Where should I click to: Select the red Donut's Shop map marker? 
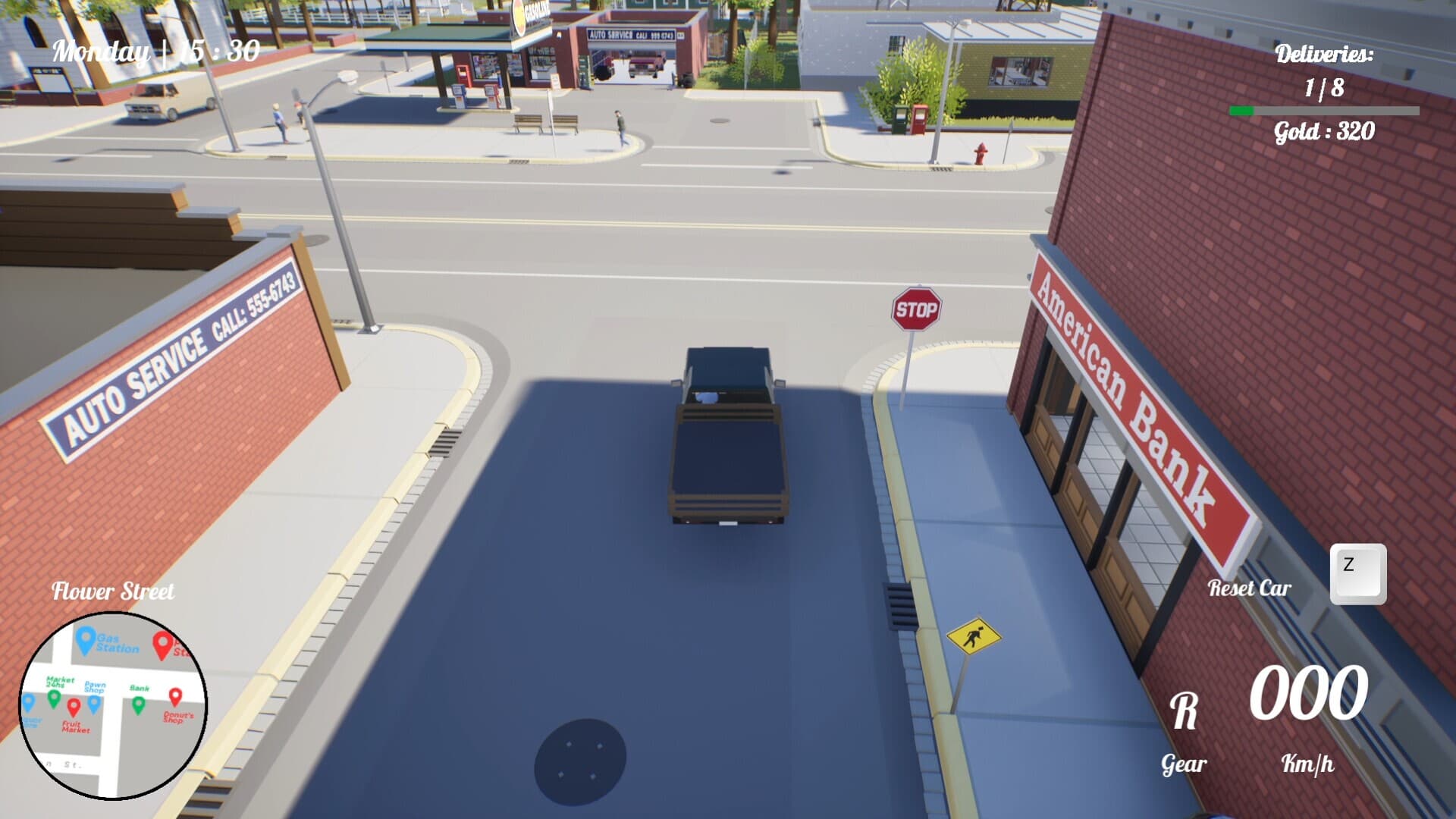pyautogui.click(x=175, y=698)
